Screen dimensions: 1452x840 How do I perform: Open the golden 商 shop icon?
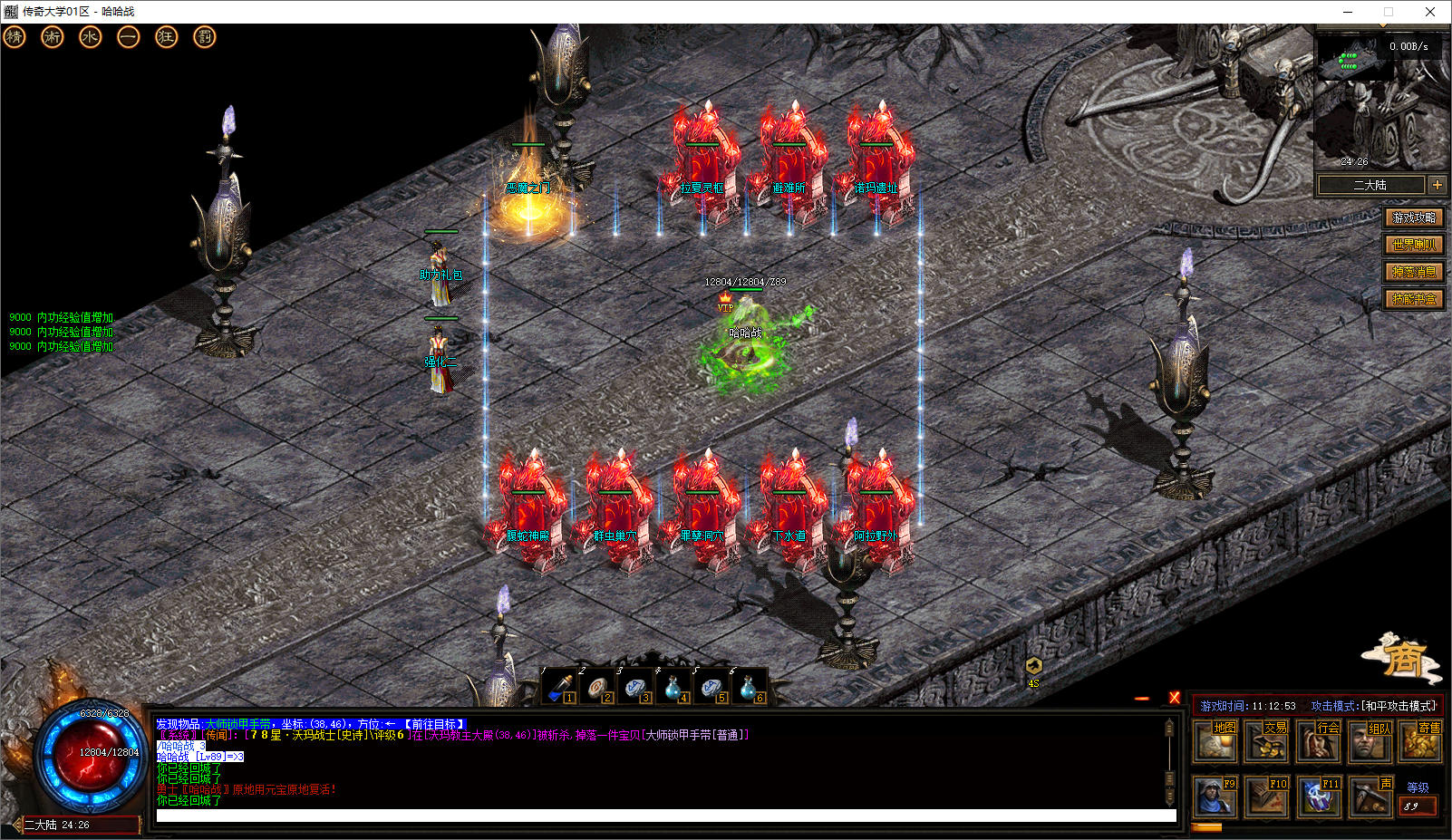coord(1403,659)
